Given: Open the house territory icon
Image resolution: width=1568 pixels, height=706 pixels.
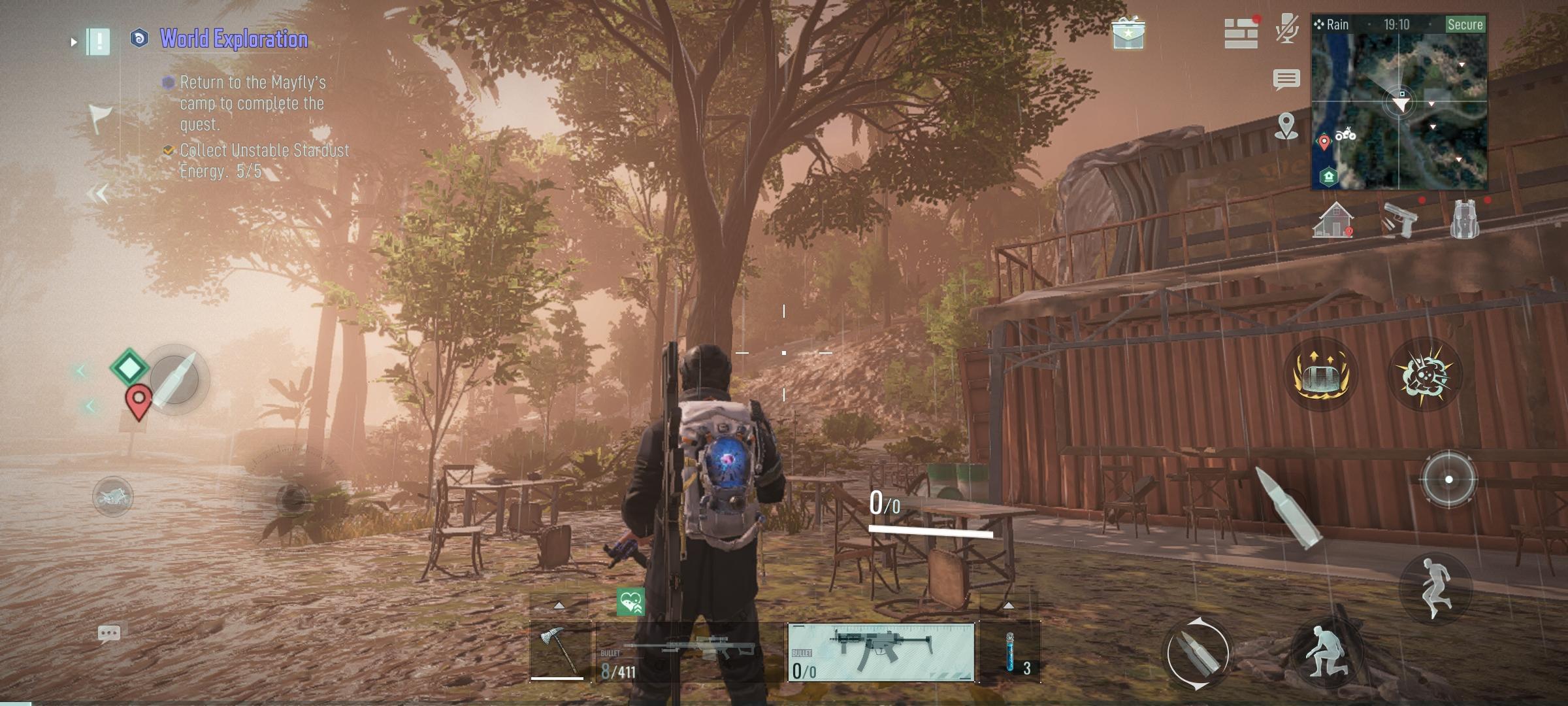Looking at the screenshot, I should click(x=1333, y=220).
